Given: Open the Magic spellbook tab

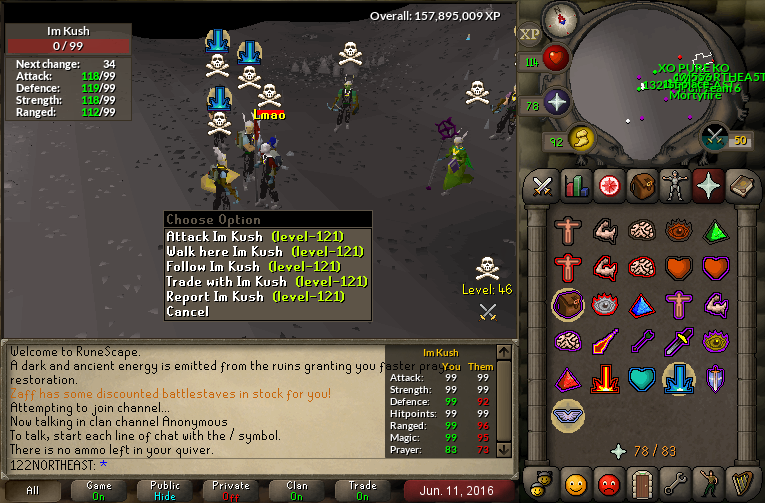Looking at the screenshot, I should (x=740, y=185).
